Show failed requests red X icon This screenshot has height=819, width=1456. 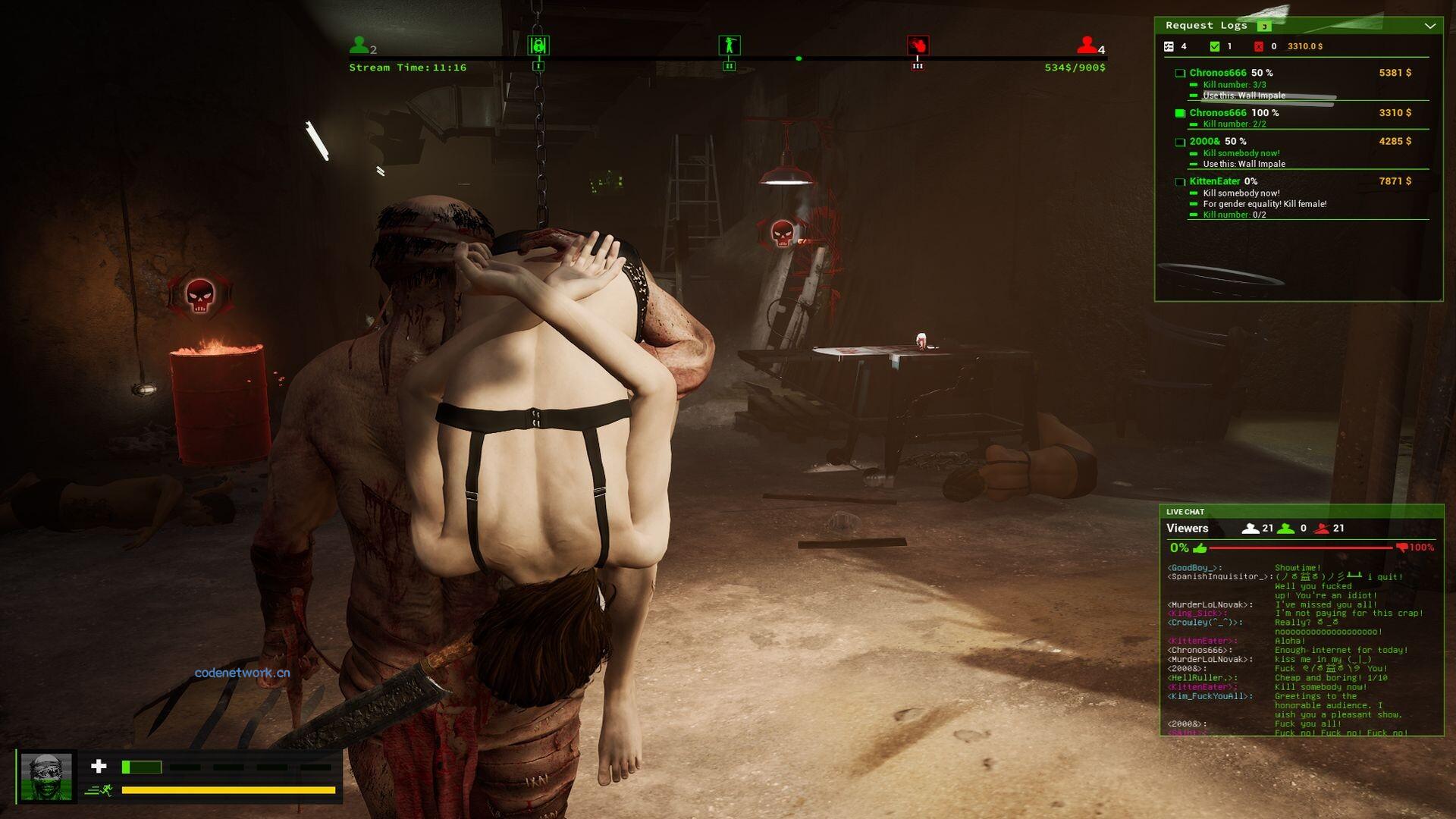pyautogui.click(x=1259, y=46)
